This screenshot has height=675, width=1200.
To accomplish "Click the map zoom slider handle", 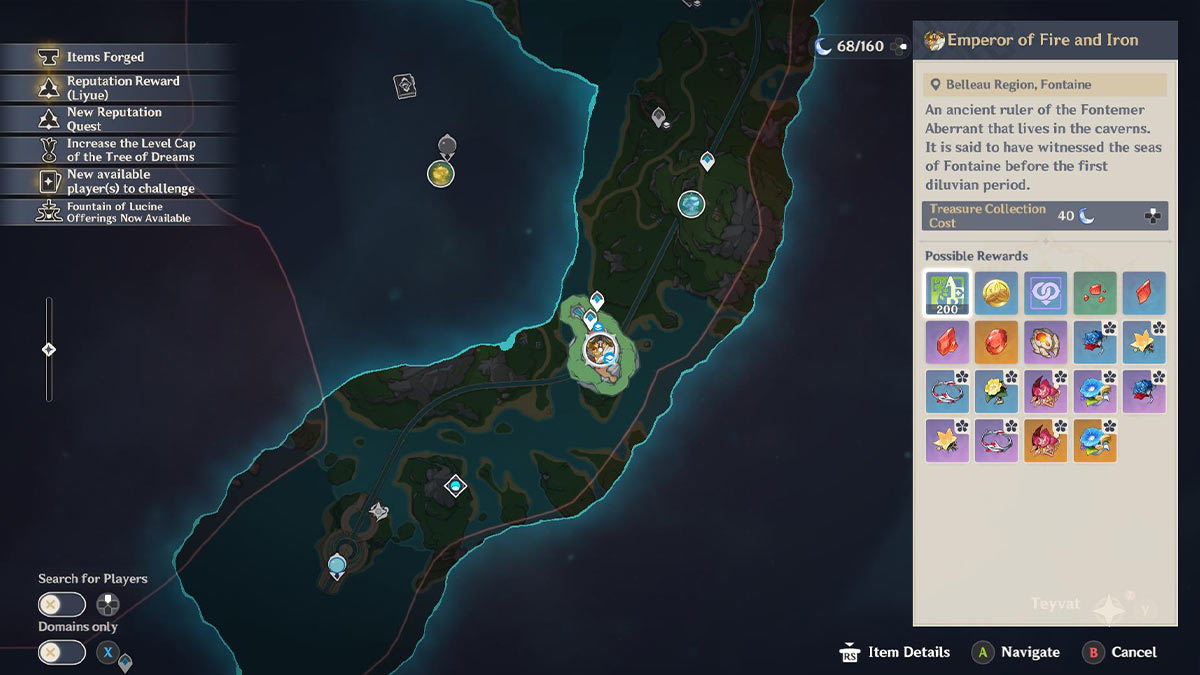I will [x=48, y=349].
